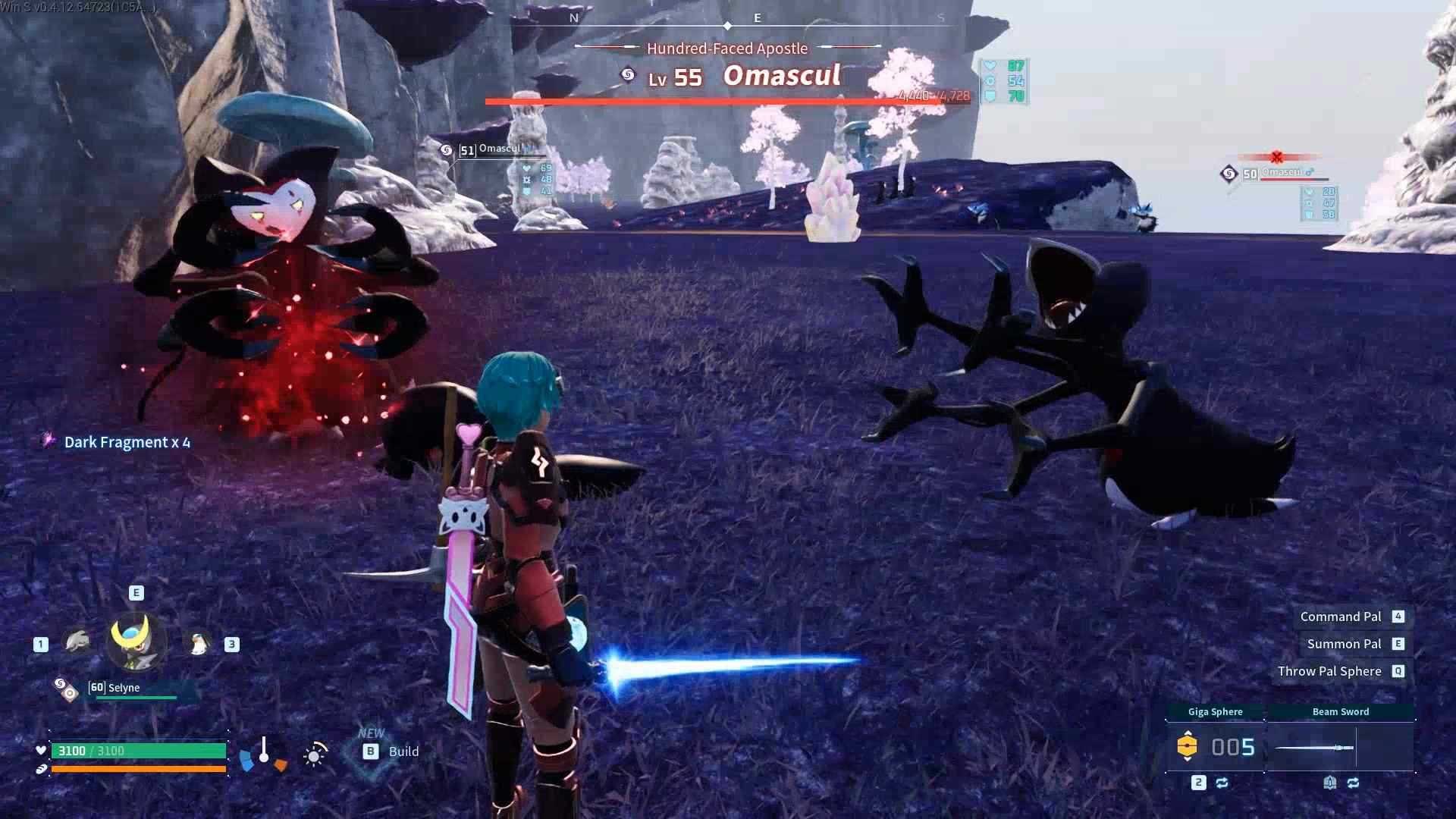Click the Giga Sphere icon in the hotbar
The image size is (1456, 819).
(1189, 745)
